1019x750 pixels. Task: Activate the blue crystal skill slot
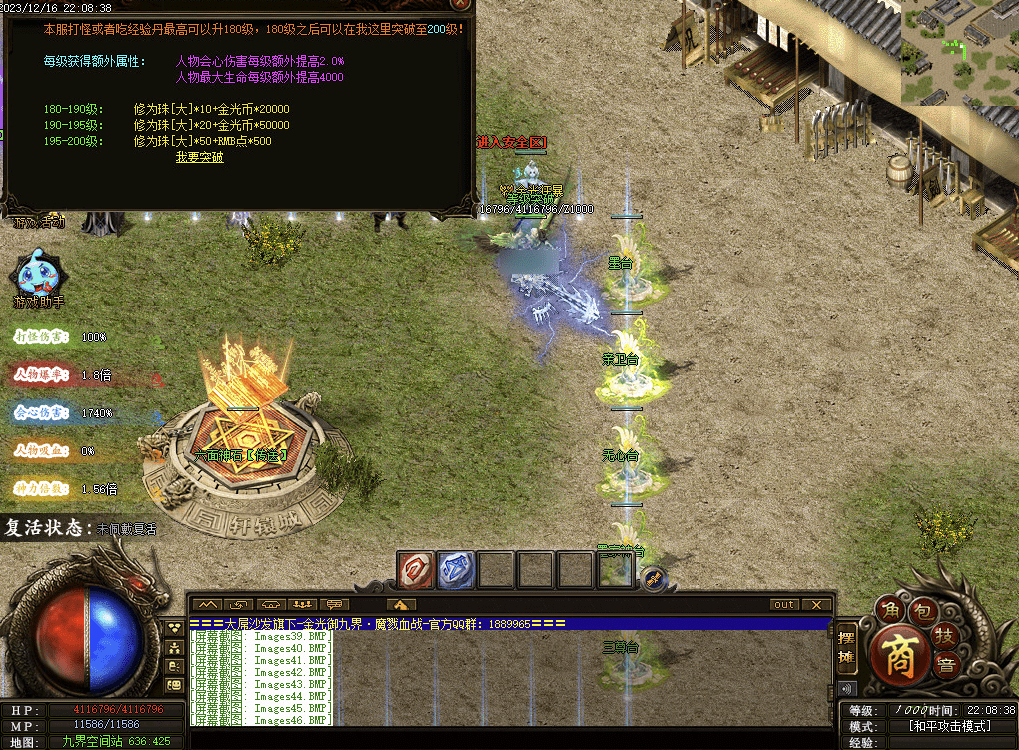pyautogui.click(x=455, y=570)
